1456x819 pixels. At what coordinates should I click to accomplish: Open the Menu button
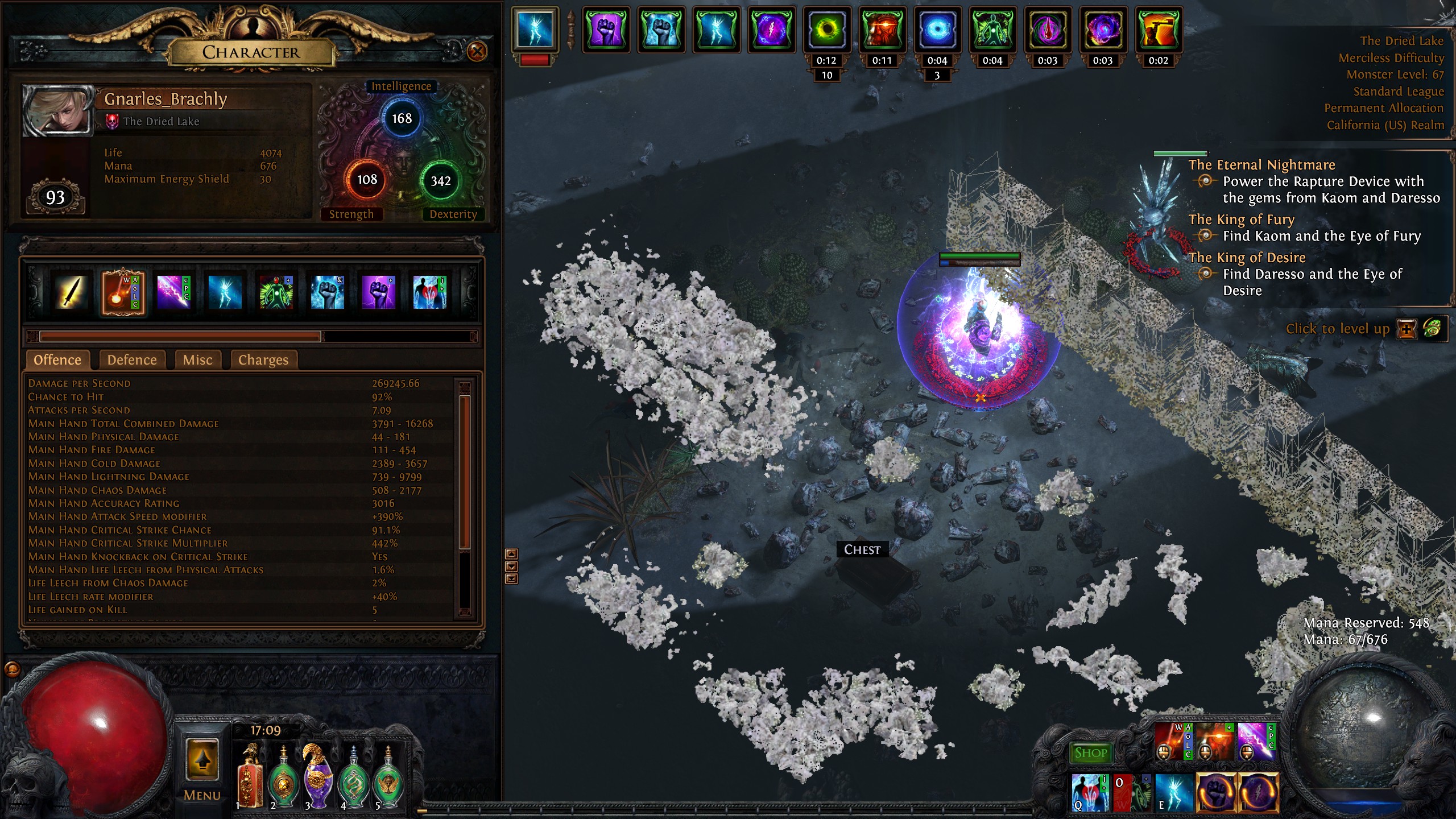coord(202,769)
